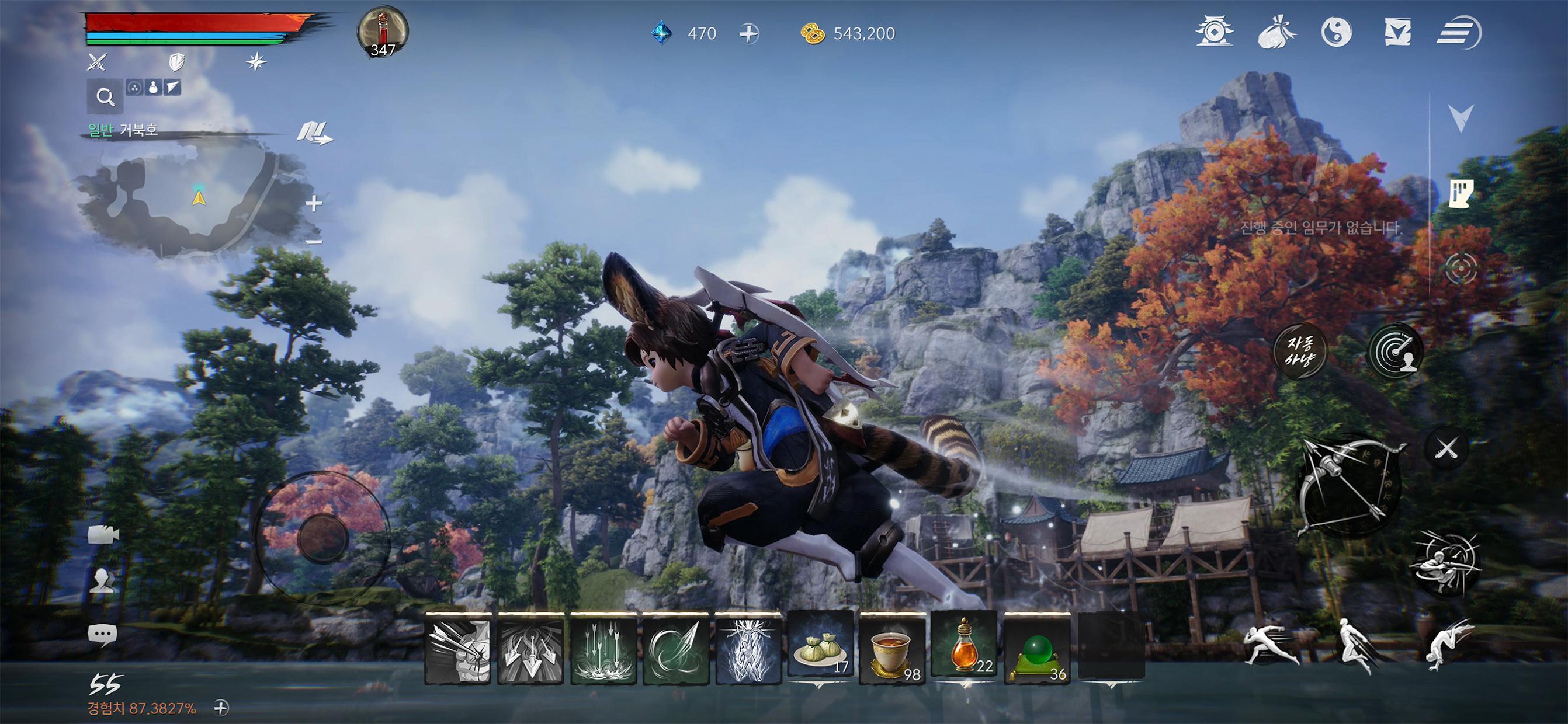Use the orange potion flask slot
1568x724 pixels.
click(964, 648)
